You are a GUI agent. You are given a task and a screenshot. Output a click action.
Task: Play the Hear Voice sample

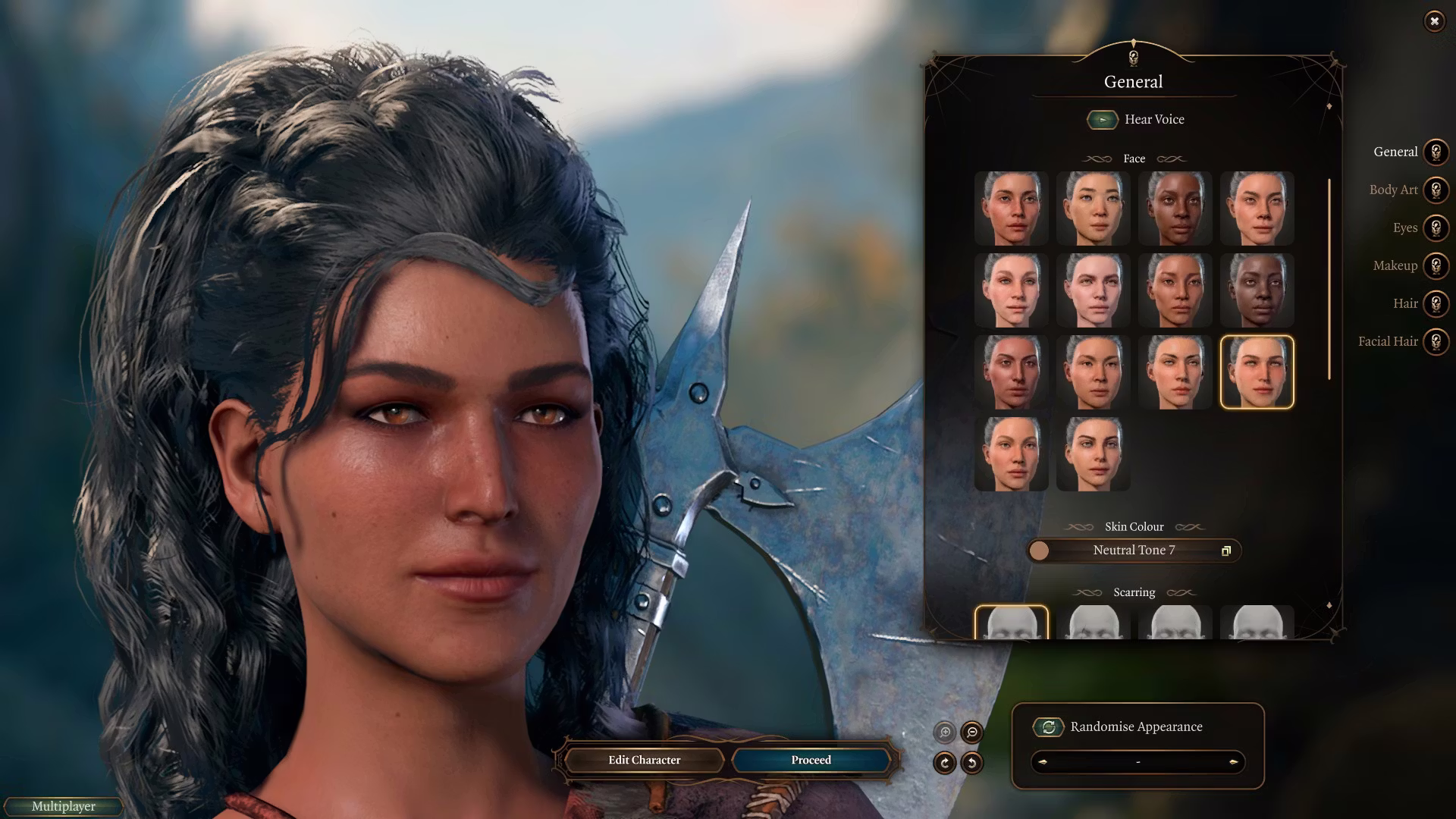point(1103,120)
